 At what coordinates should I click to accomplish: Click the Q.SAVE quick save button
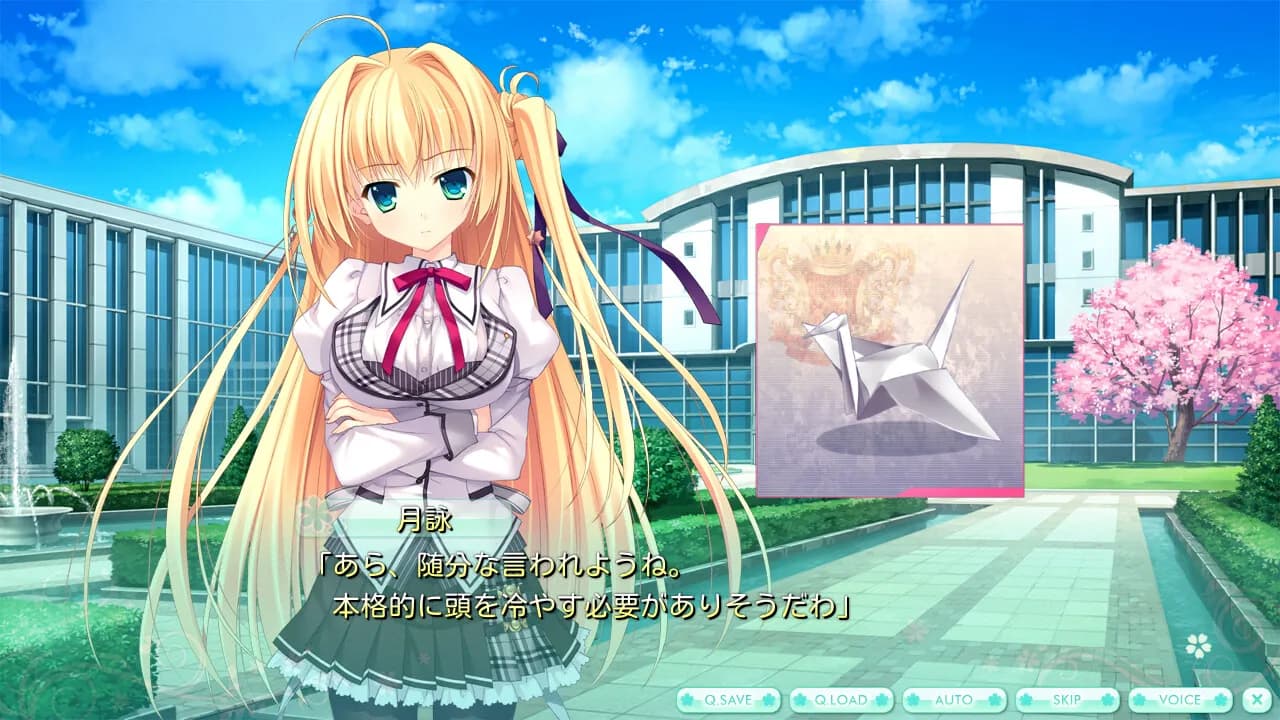(727, 701)
